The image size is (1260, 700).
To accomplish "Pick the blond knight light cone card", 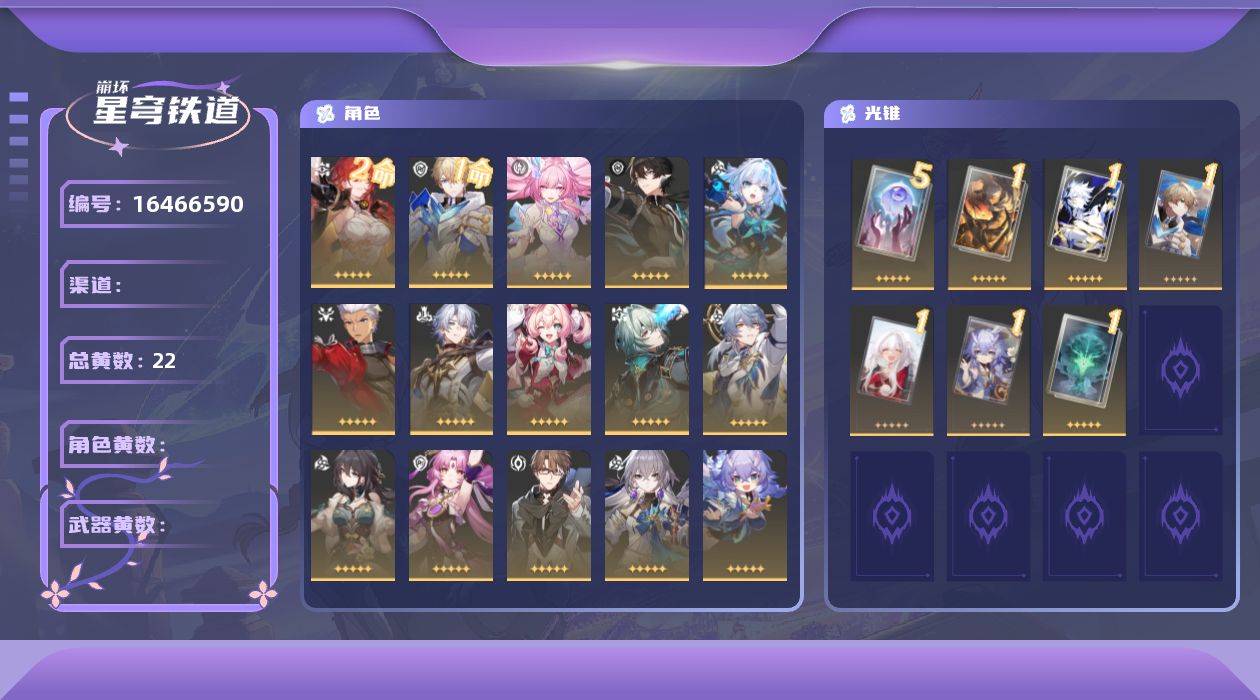I will click(1180, 224).
